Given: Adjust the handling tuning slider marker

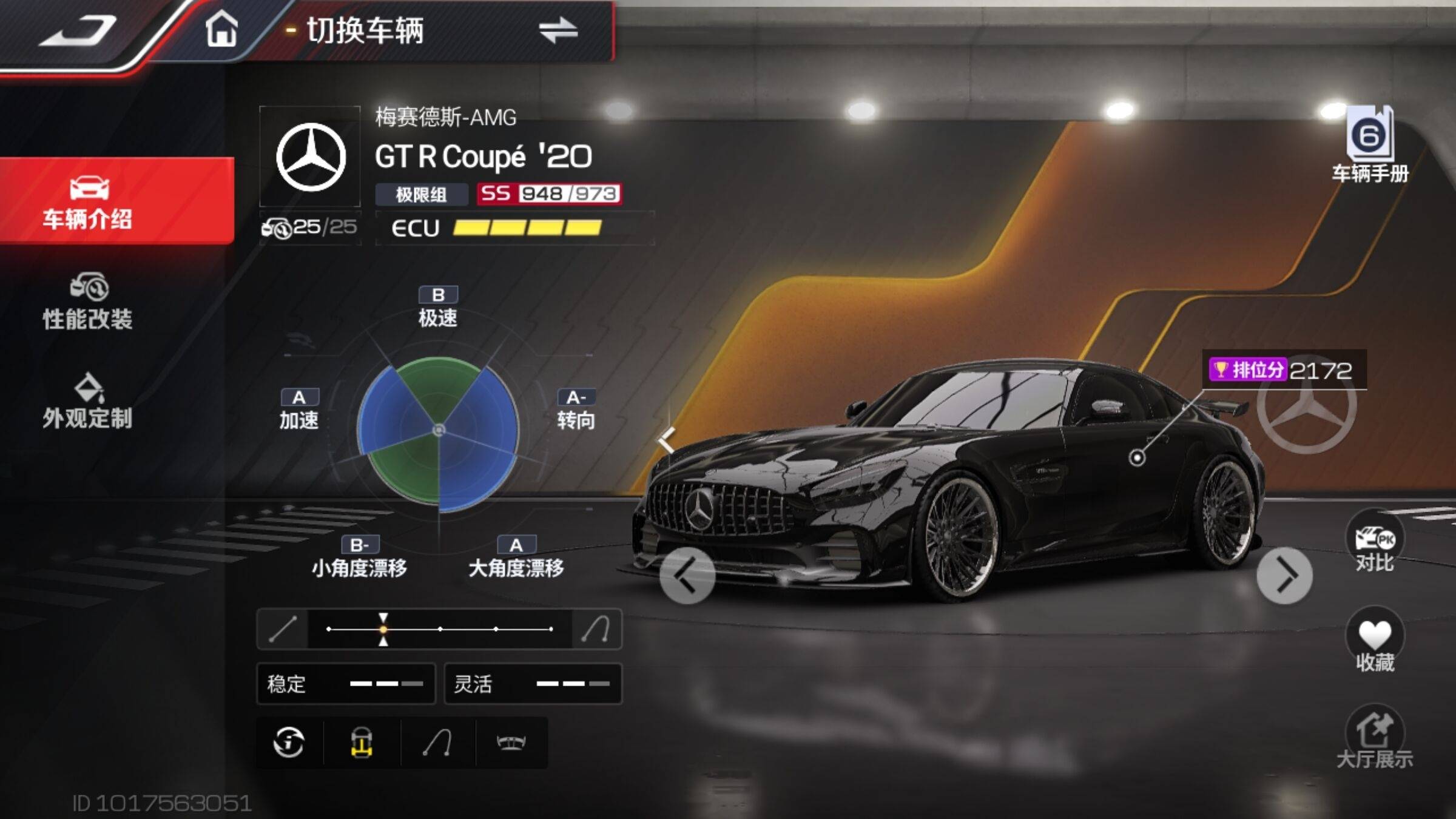Looking at the screenshot, I should [383, 629].
